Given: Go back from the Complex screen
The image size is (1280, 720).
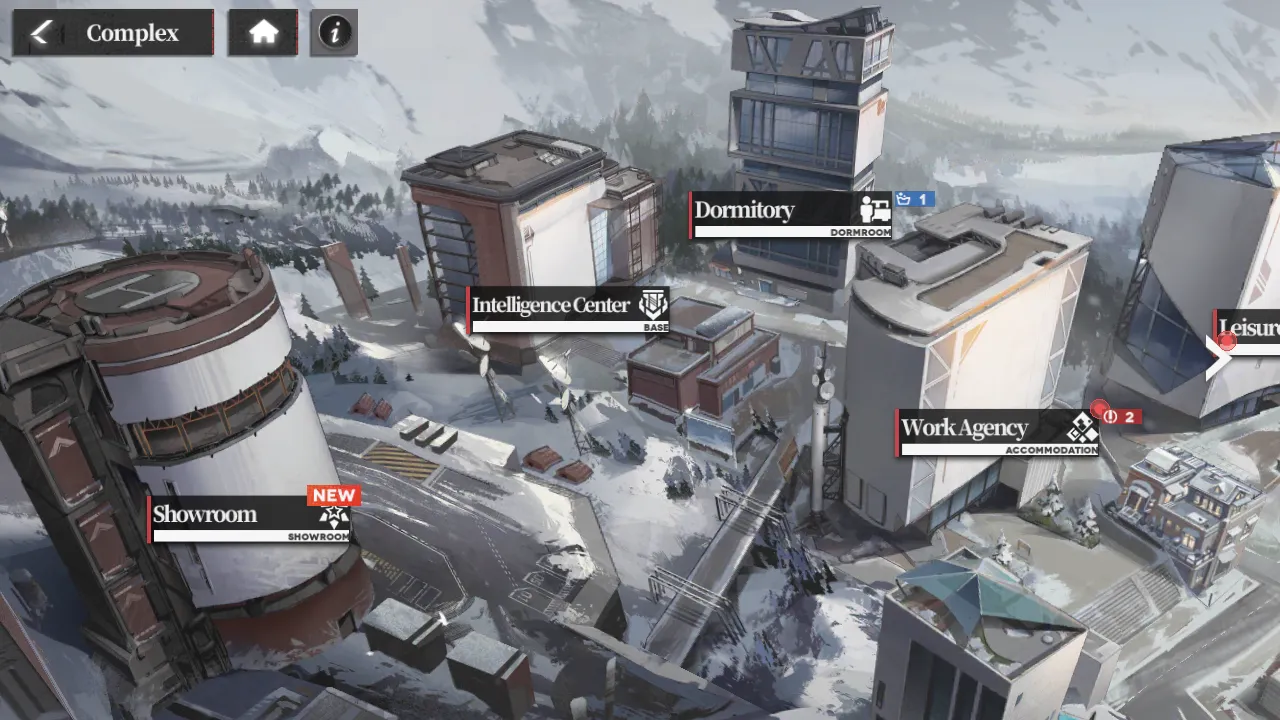Looking at the screenshot, I should tap(41, 33).
